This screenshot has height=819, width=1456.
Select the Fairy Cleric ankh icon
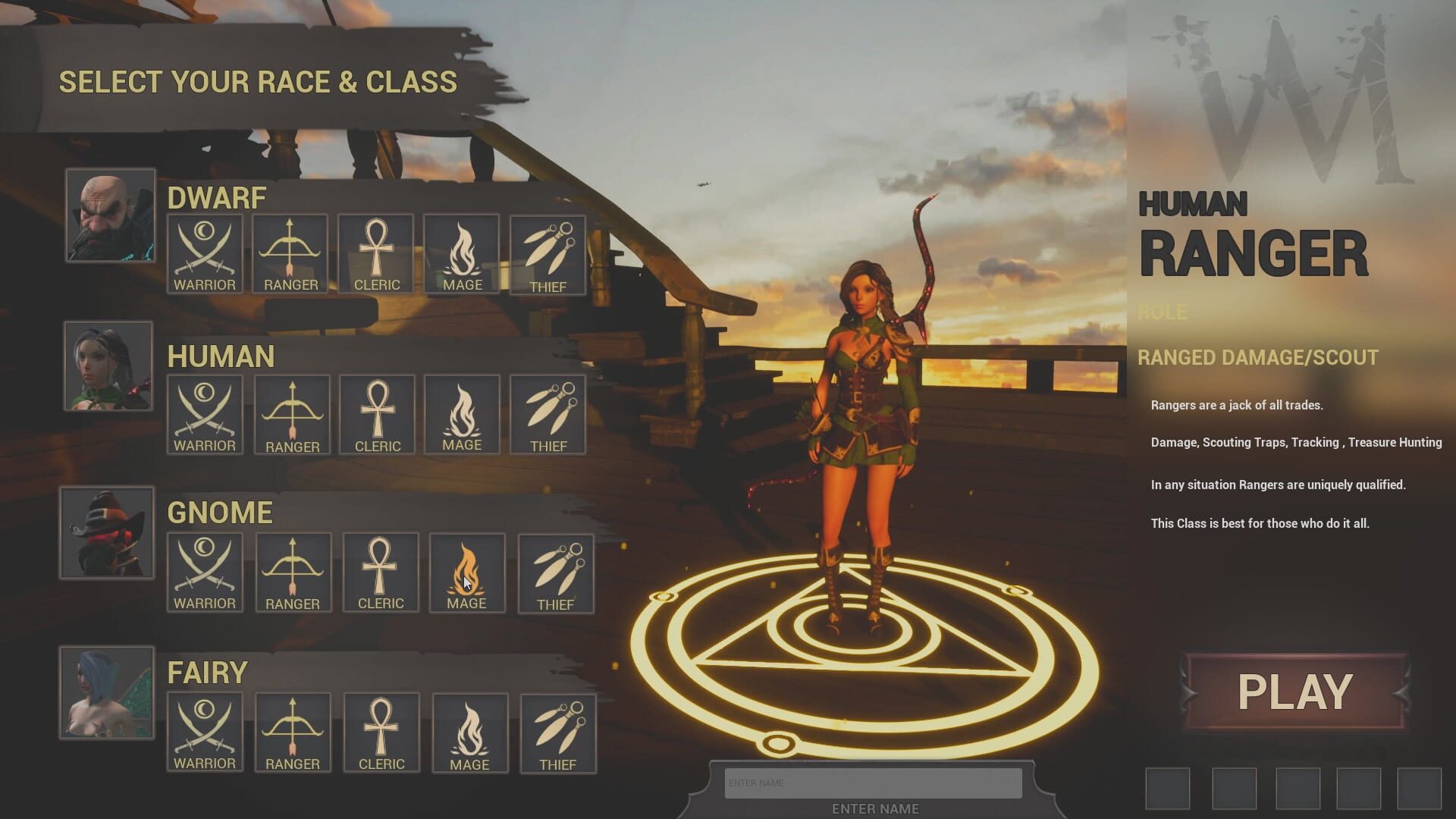381,730
